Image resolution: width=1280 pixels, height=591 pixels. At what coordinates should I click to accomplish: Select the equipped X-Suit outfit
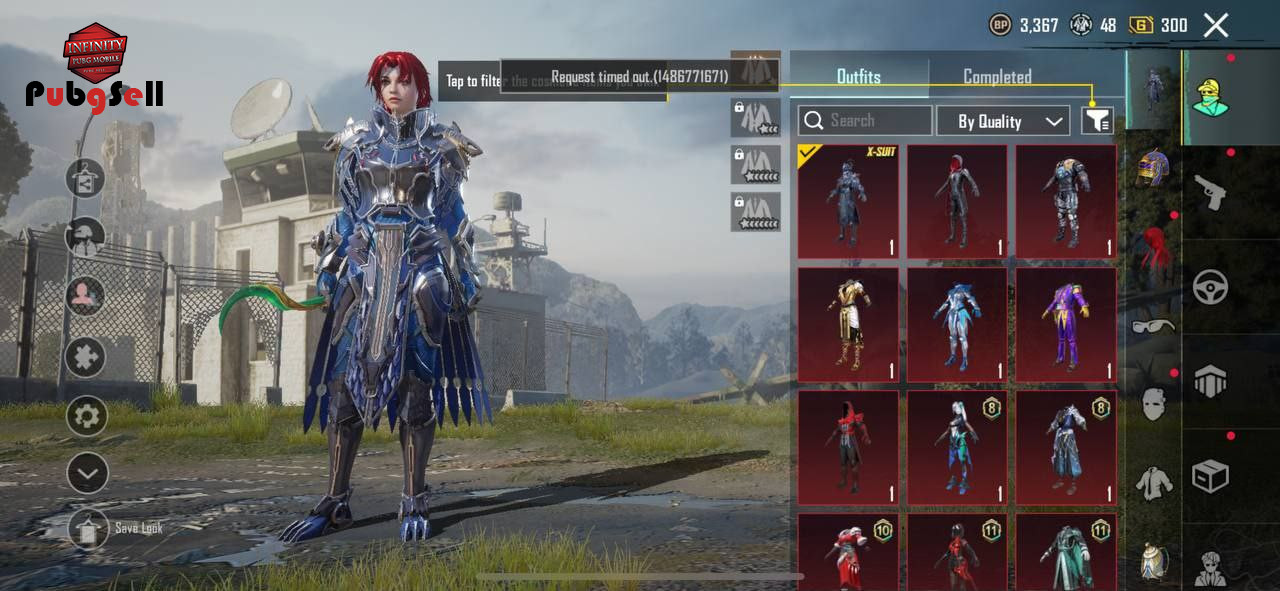point(848,202)
